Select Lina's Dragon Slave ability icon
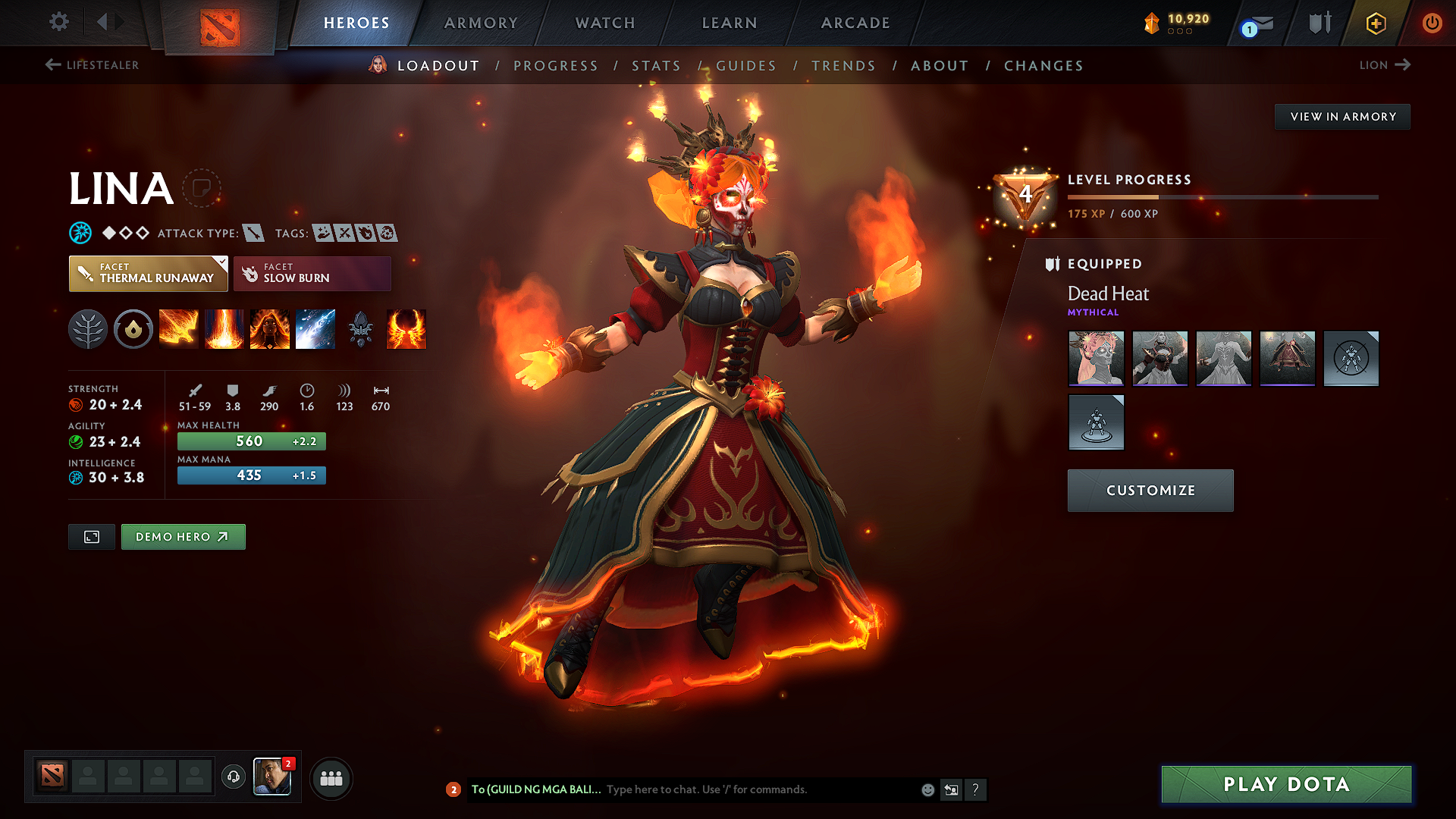Screen dimensions: 1456x819 pyautogui.click(x=179, y=328)
